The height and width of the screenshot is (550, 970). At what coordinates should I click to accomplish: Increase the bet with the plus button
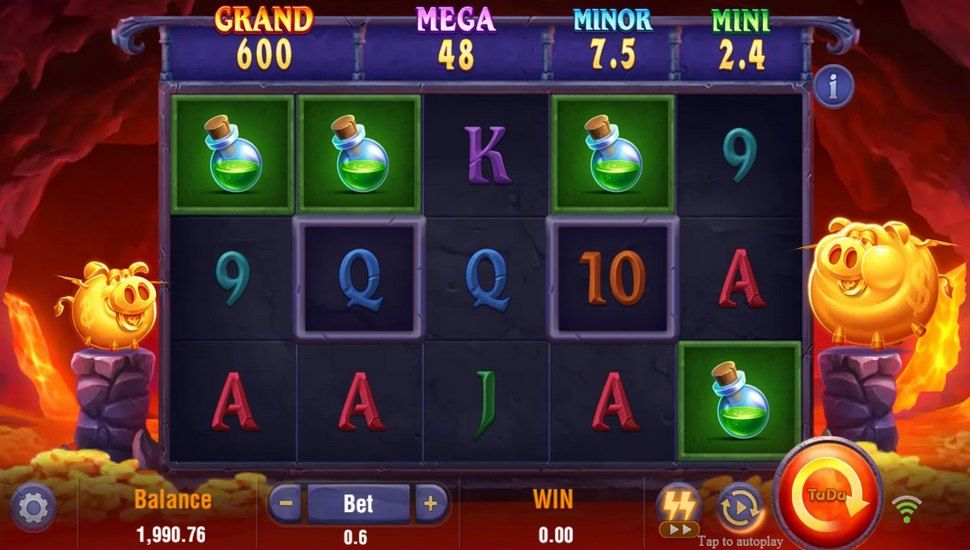point(431,503)
